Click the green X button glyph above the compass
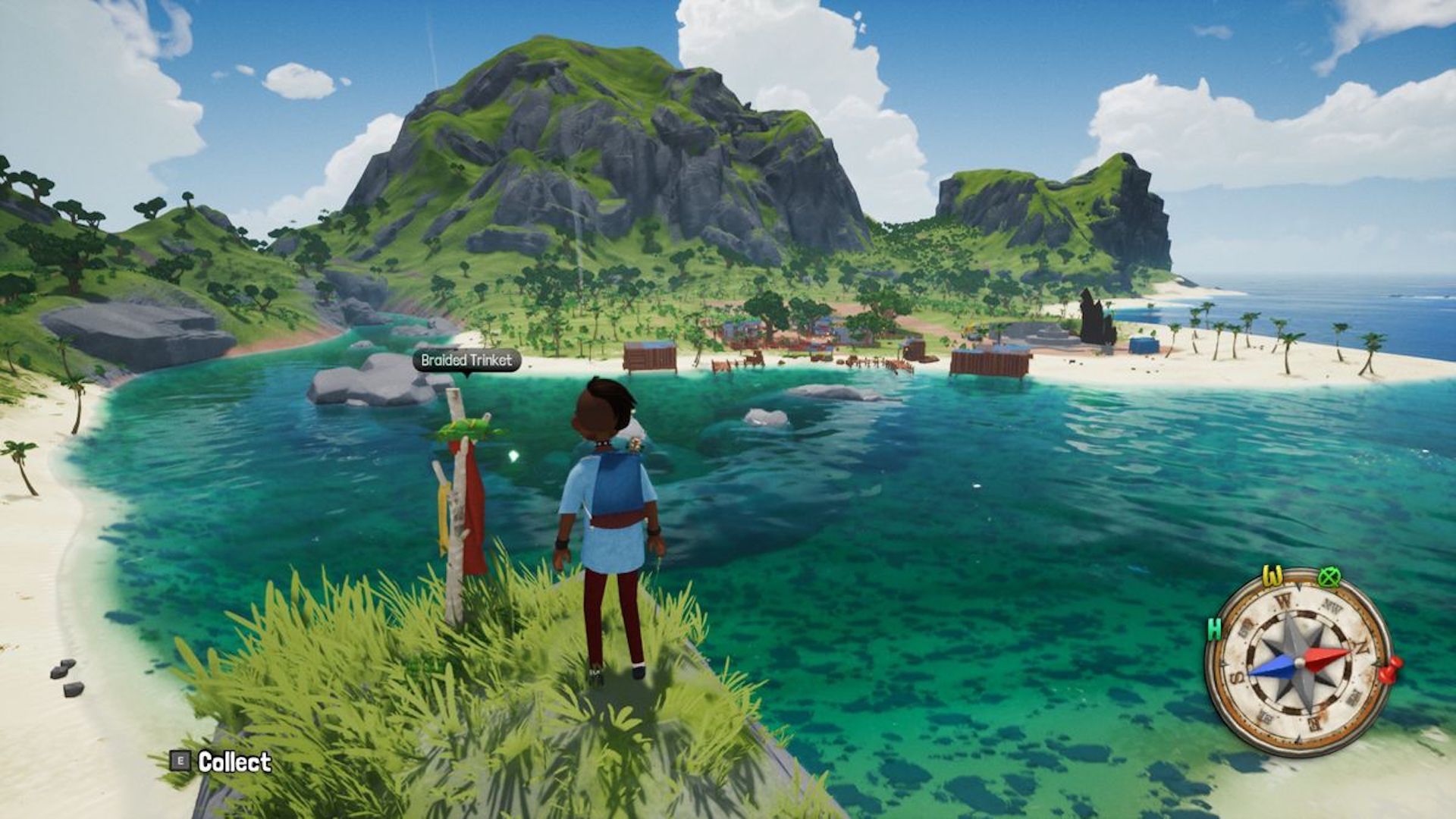Image resolution: width=1456 pixels, height=819 pixels. click(x=1329, y=575)
